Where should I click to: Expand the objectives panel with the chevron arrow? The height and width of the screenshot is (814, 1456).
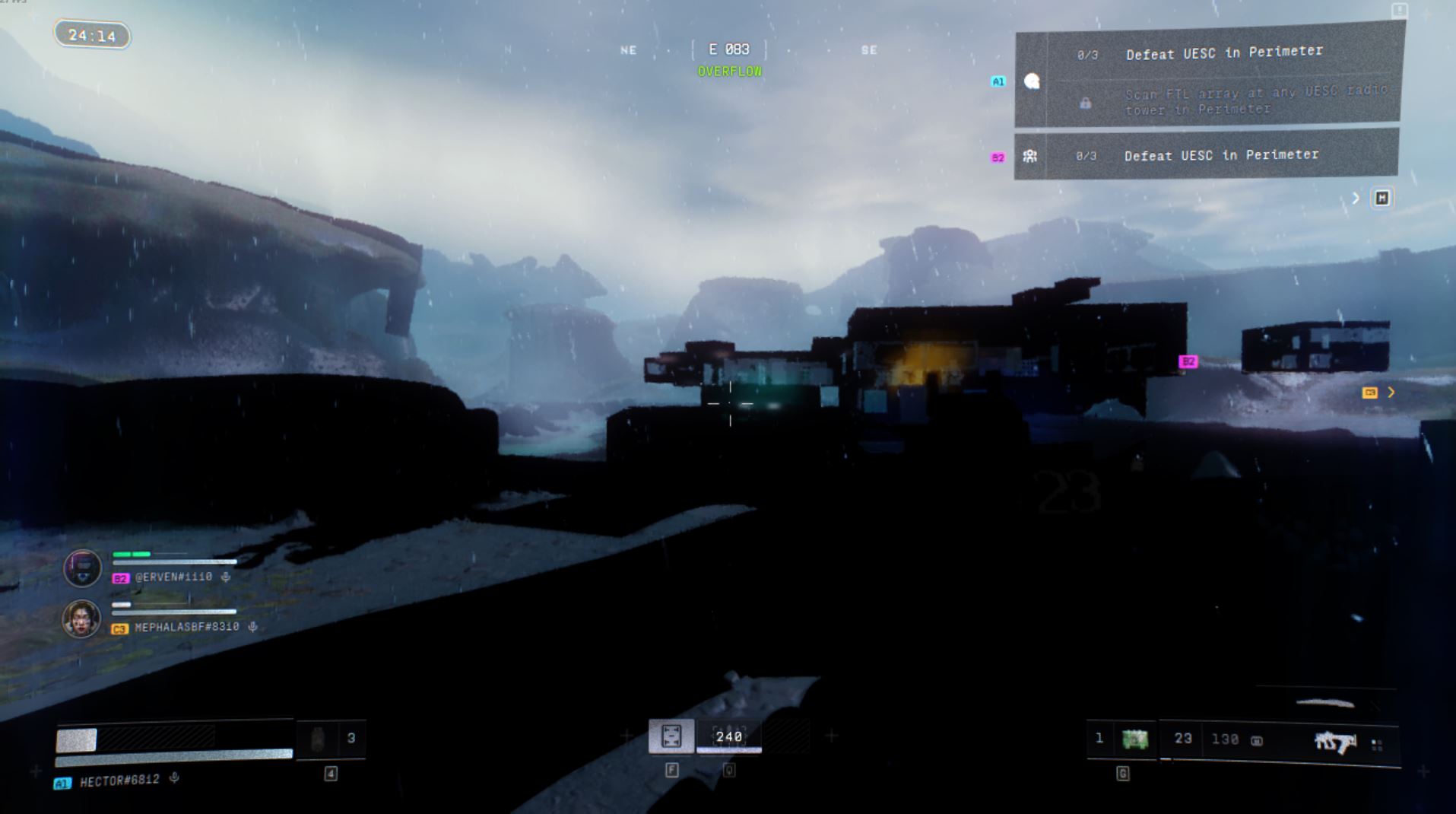click(x=1356, y=199)
